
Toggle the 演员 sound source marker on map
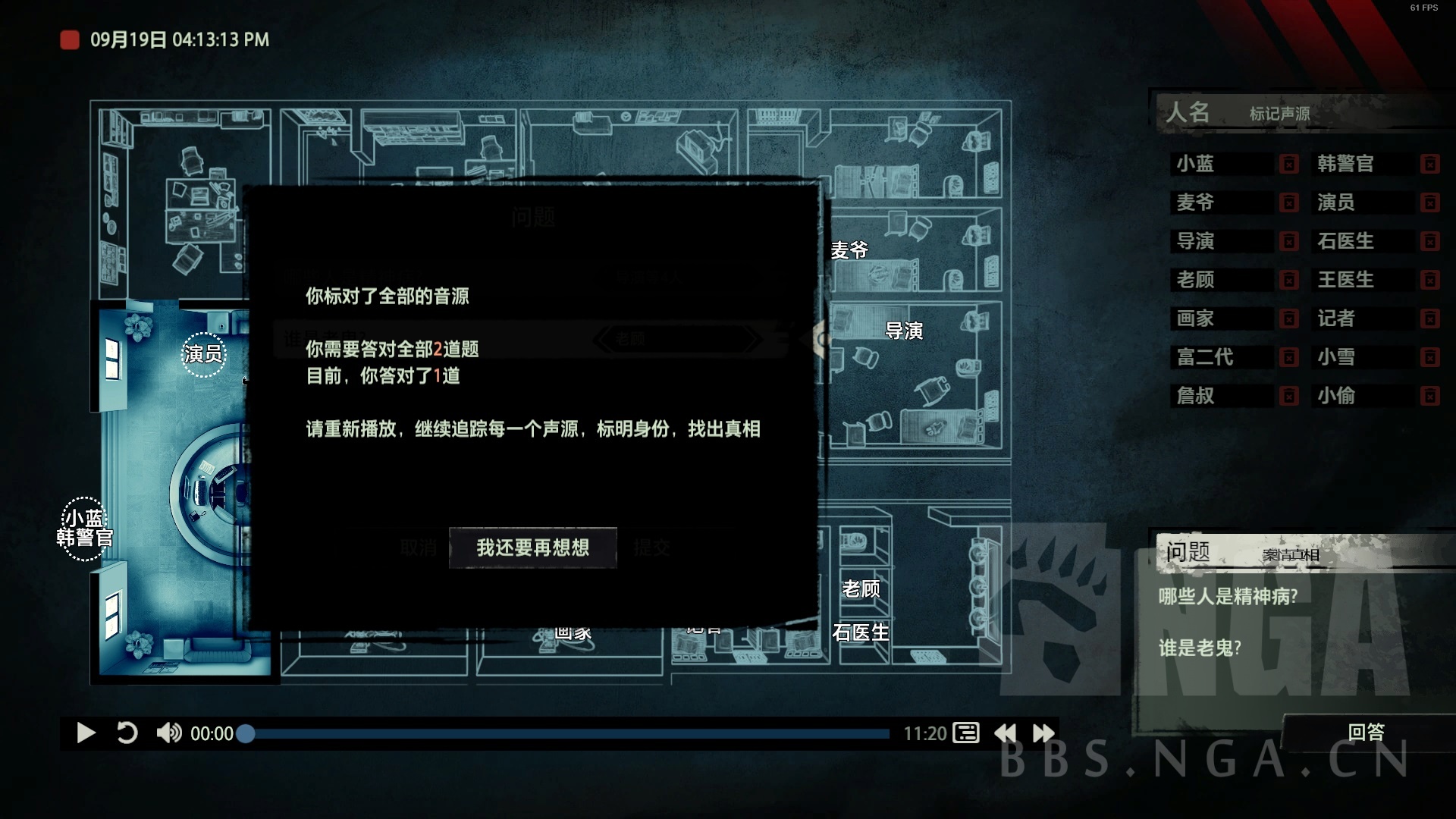point(205,353)
